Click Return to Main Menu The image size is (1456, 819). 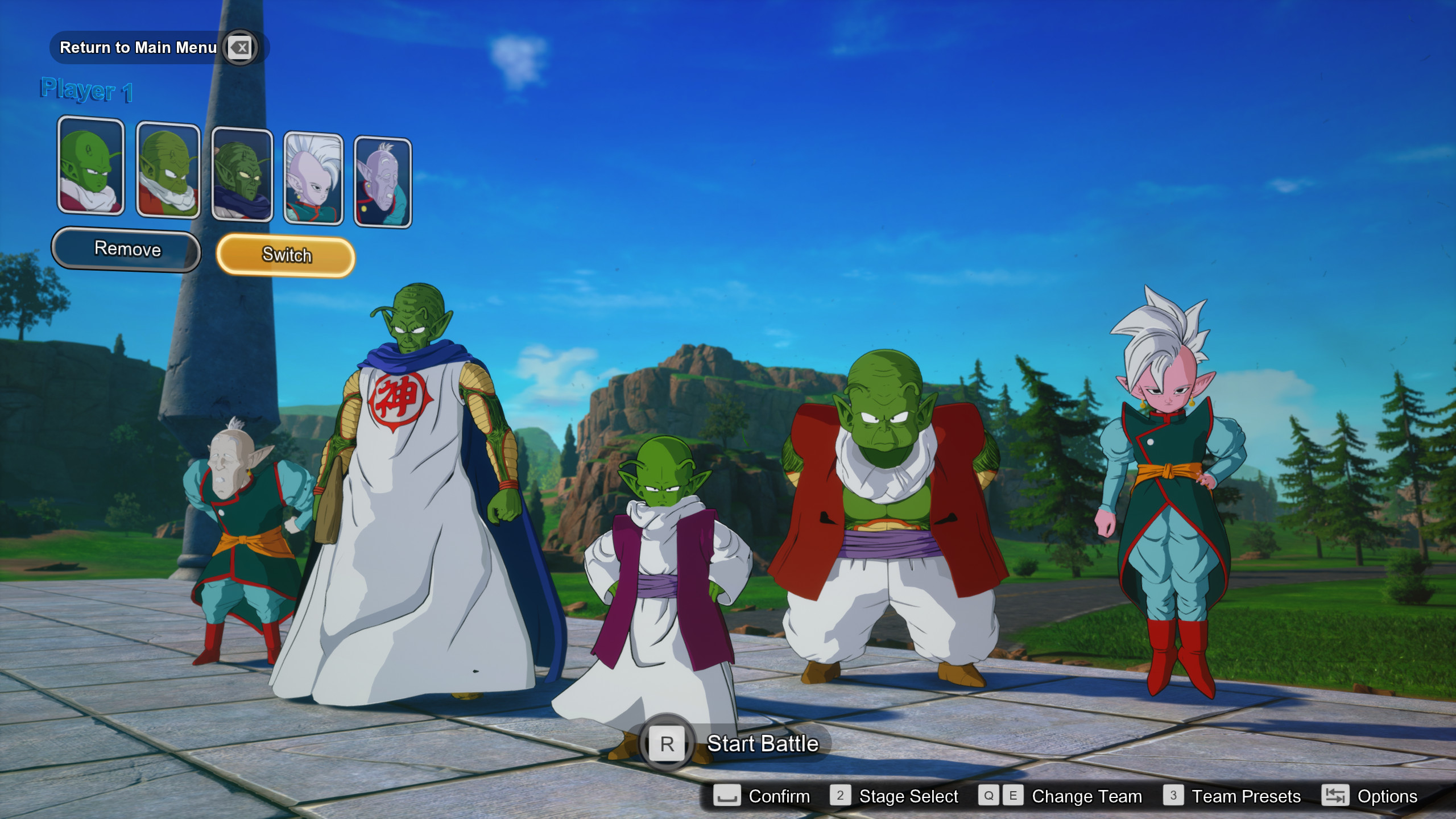point(138,48)
